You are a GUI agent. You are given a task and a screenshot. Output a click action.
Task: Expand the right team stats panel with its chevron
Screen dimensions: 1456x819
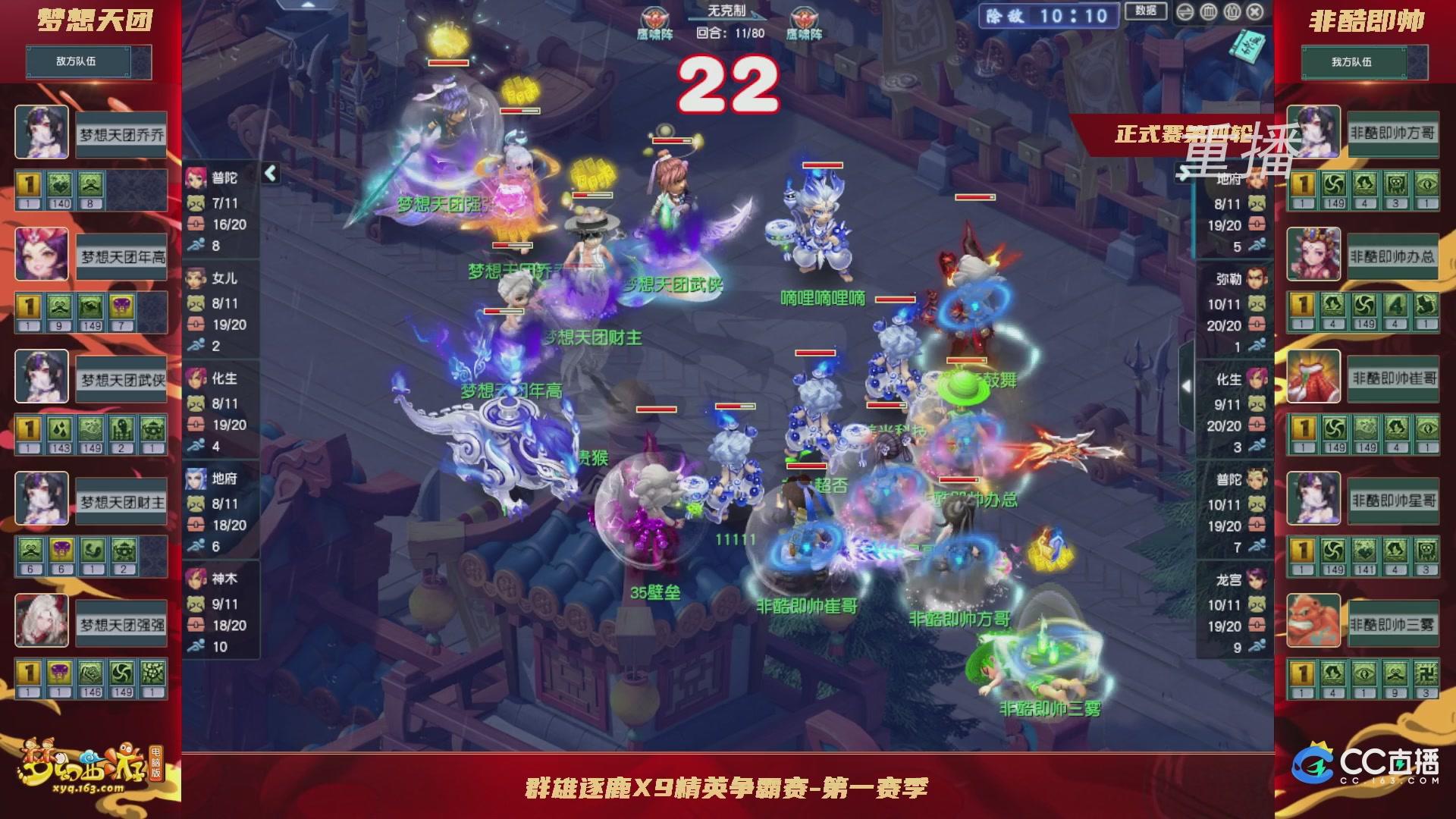point(1188,385)
